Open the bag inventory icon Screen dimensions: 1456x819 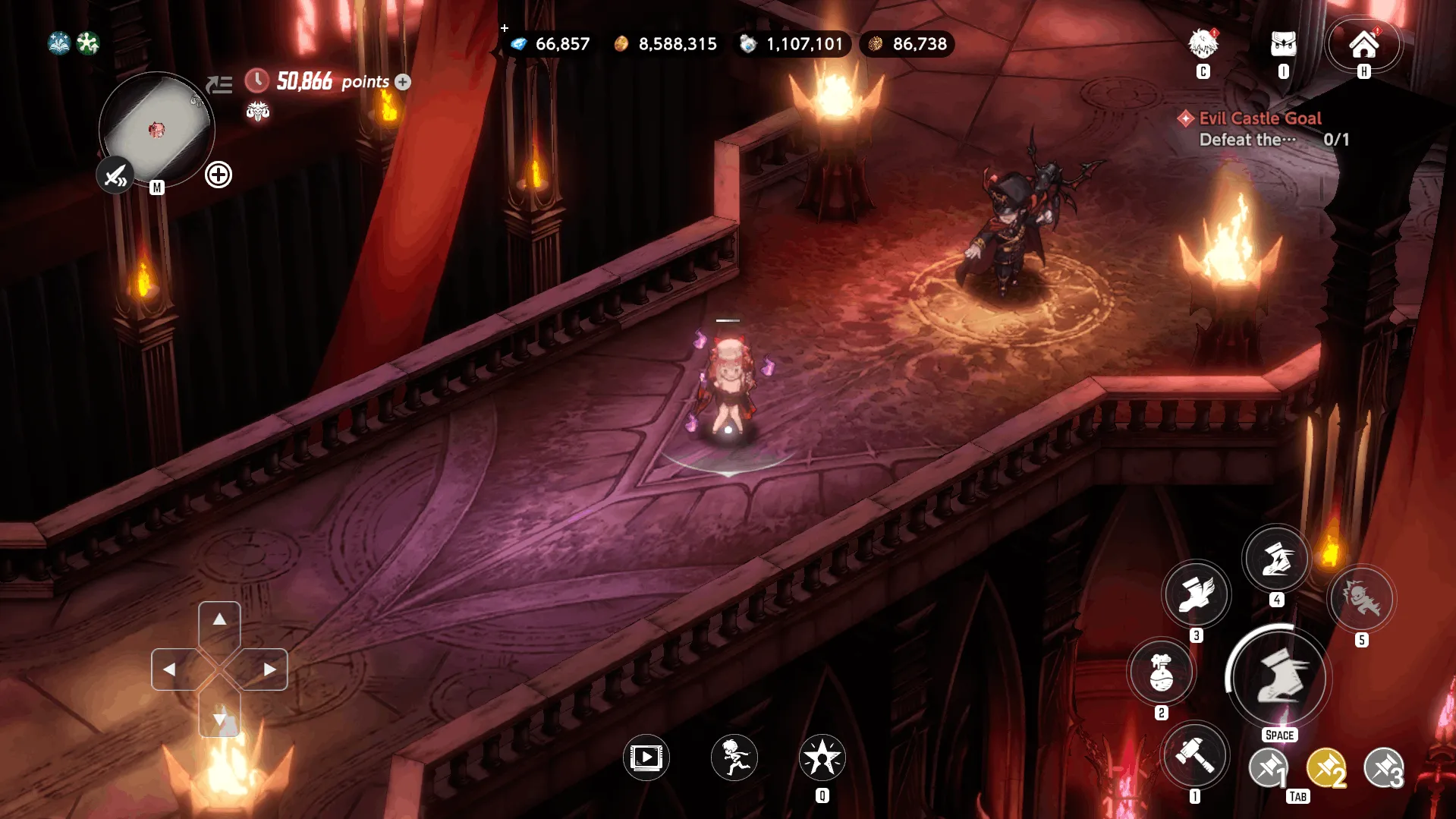point(1283,45)
